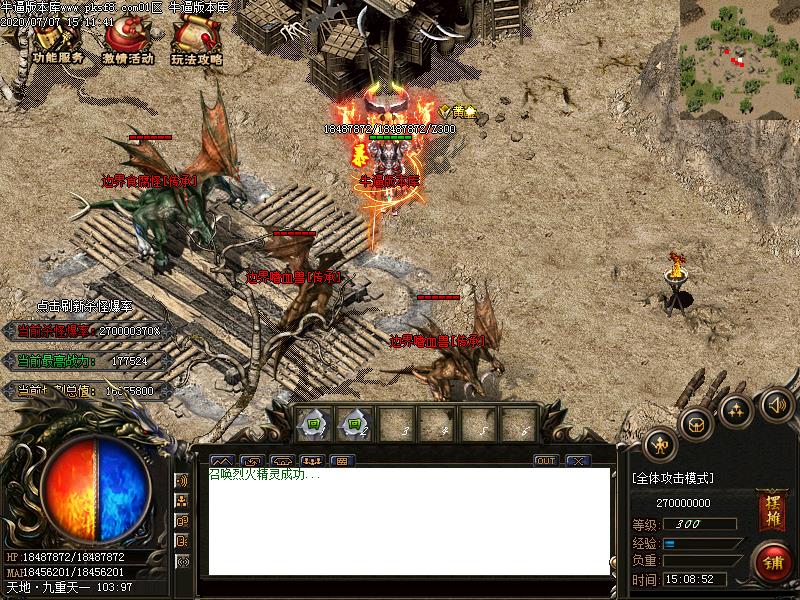This screenshot has height=600, width=800.
Task: Open the red 铺 shop button
Action: [772, 561]
